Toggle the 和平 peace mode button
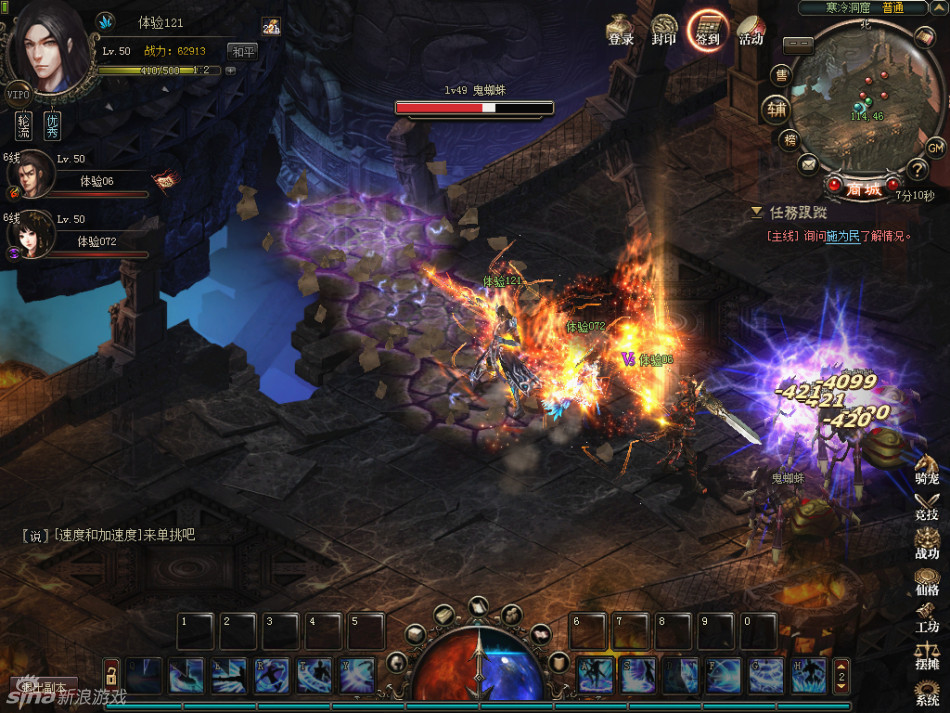This screenshot has height=713, width=950. 242,51
